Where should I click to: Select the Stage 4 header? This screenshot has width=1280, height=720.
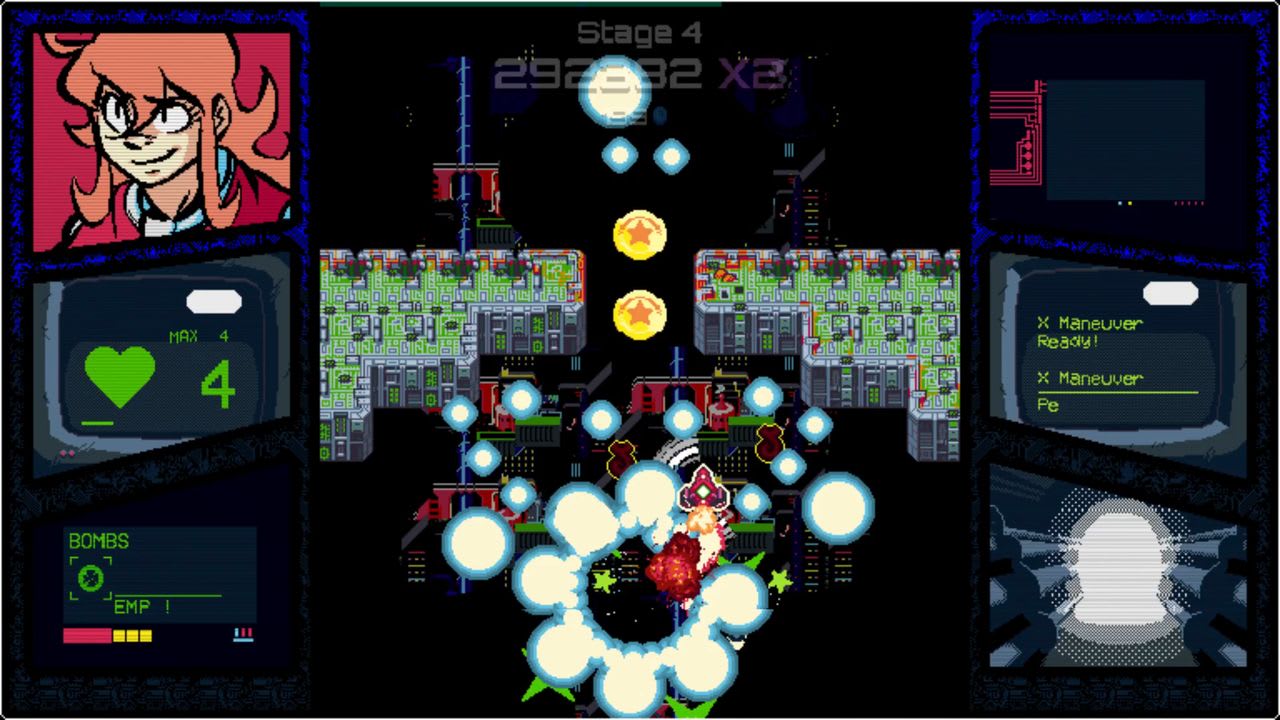pos(640,32)
